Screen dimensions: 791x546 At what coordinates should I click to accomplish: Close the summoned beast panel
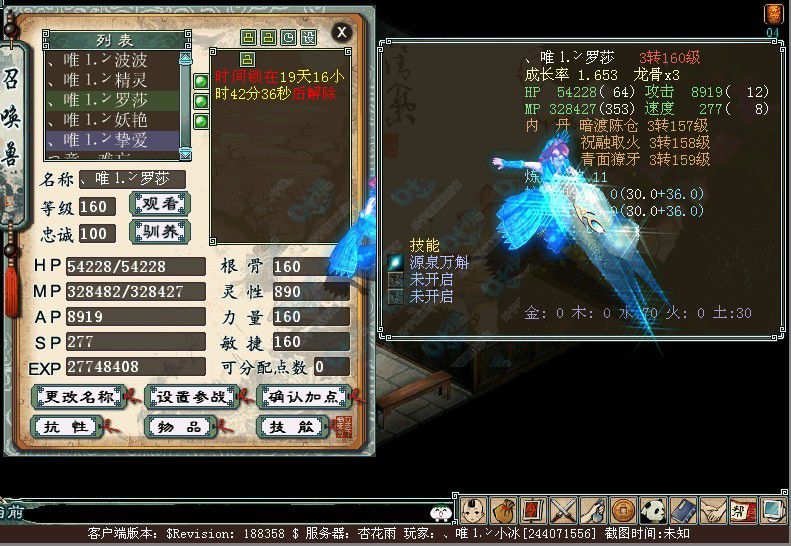(342, 32)
